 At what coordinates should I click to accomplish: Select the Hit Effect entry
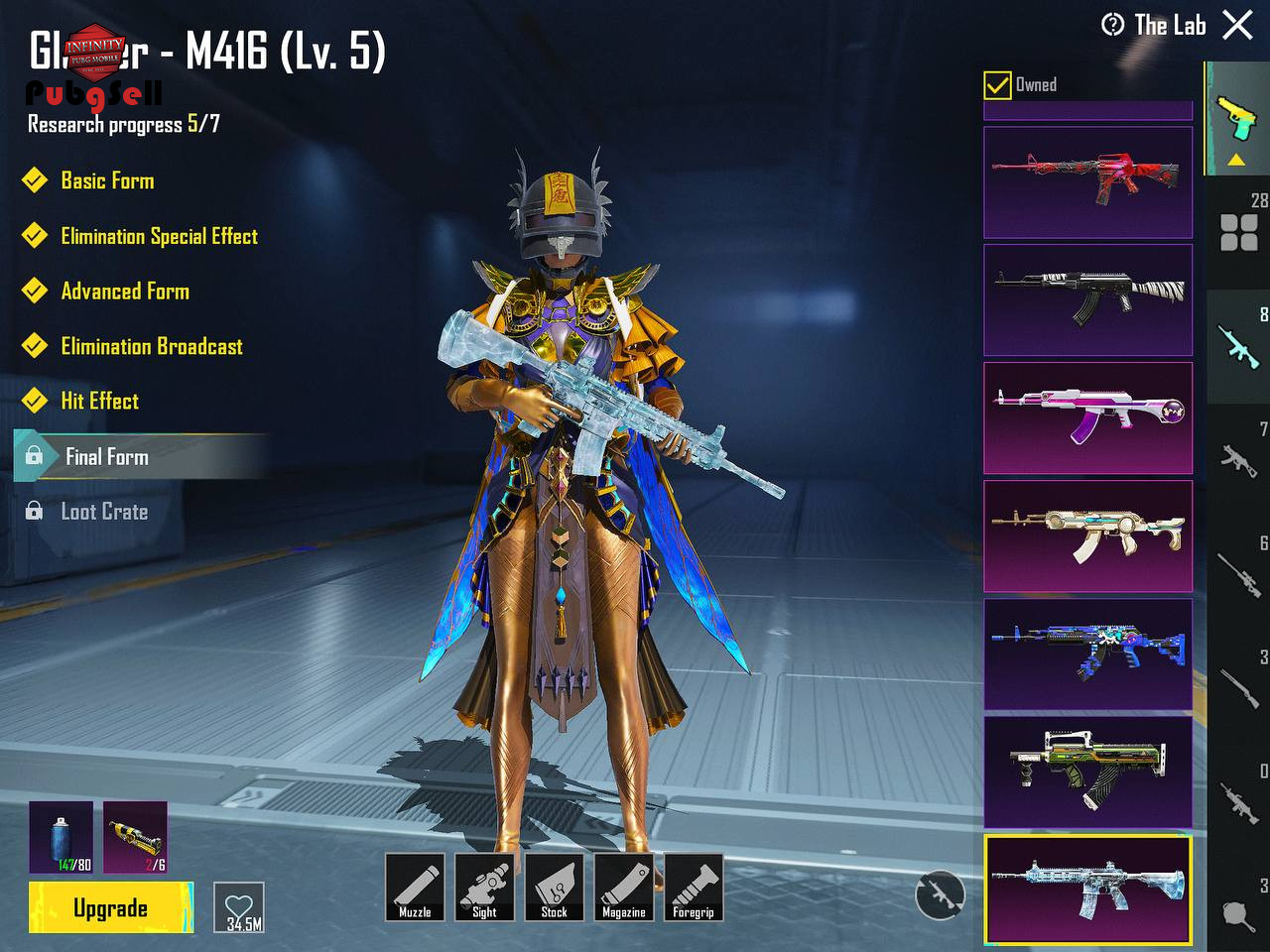click(99, 401)
